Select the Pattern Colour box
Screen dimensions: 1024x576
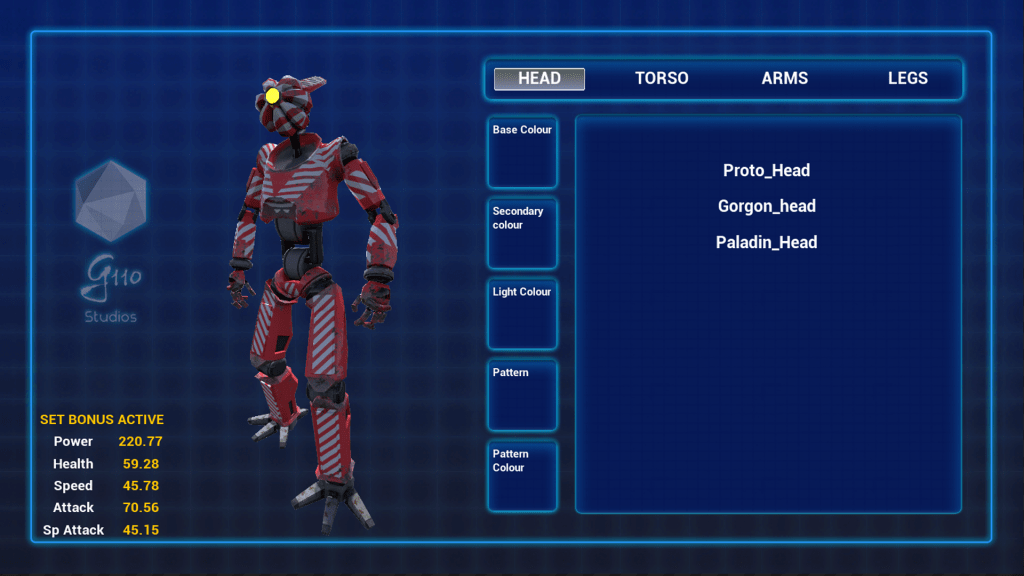coord(522,476)
